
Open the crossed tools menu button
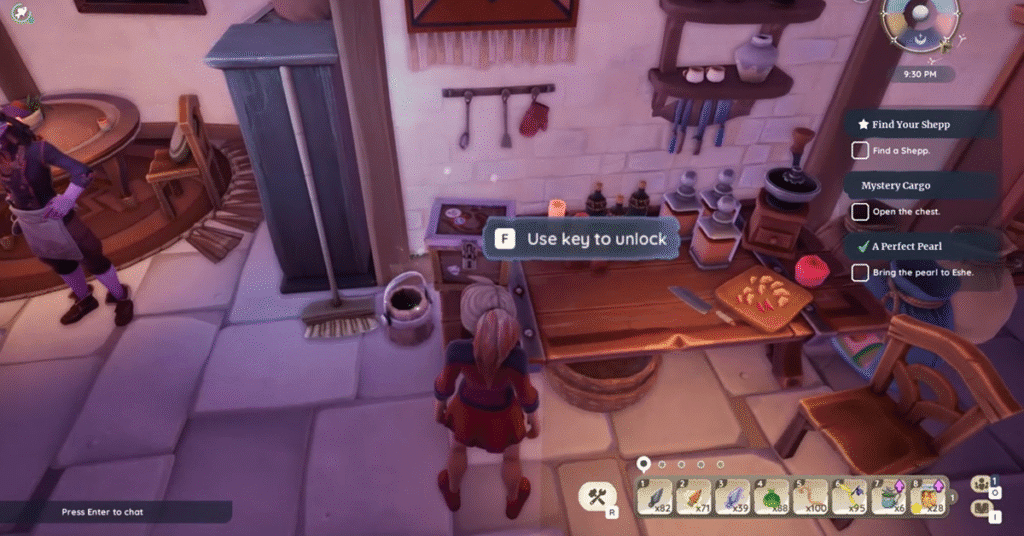click(599, 496)
